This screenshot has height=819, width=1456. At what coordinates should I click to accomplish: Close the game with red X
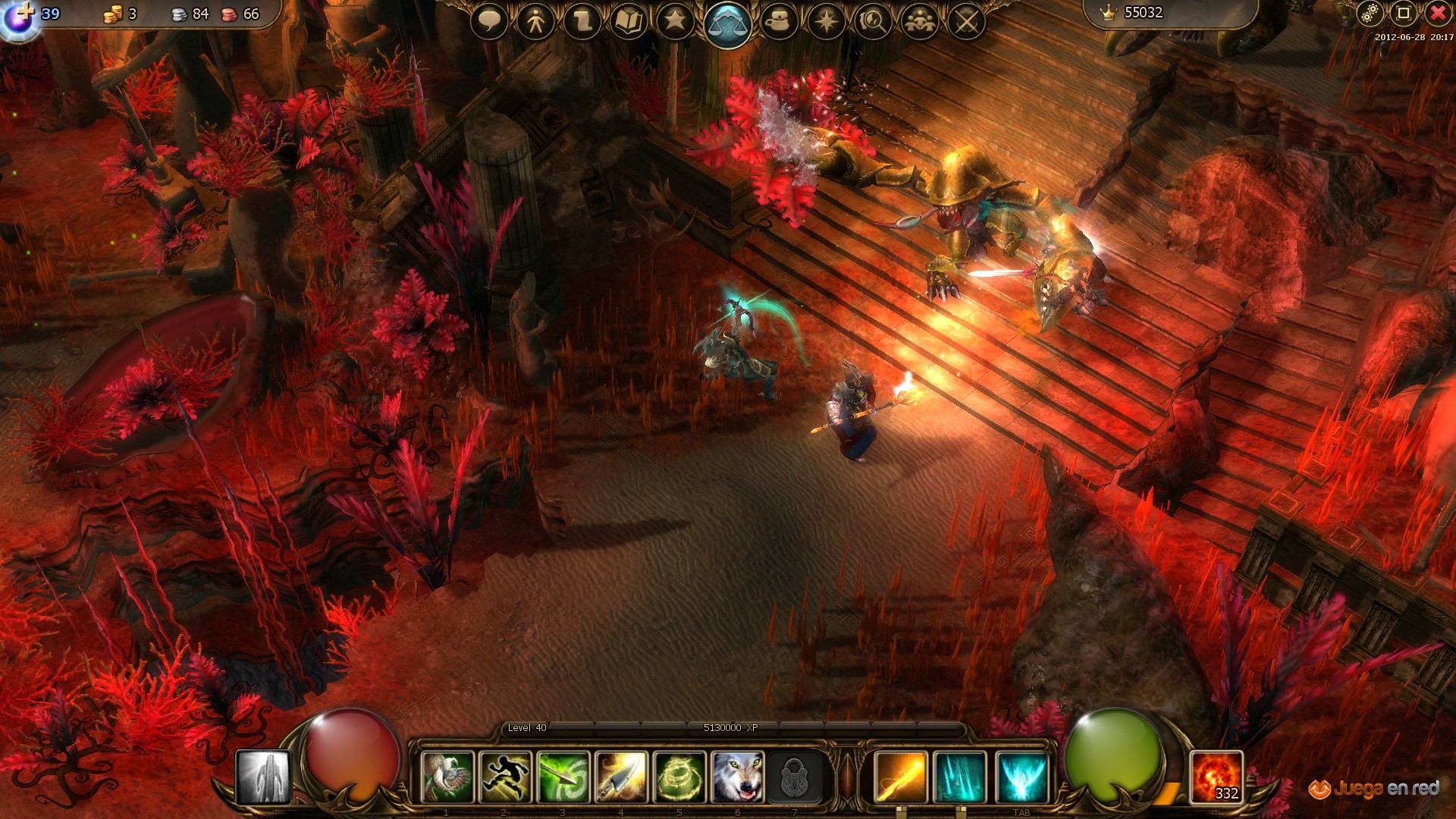pyautogui.click(x=1437, y=13)
